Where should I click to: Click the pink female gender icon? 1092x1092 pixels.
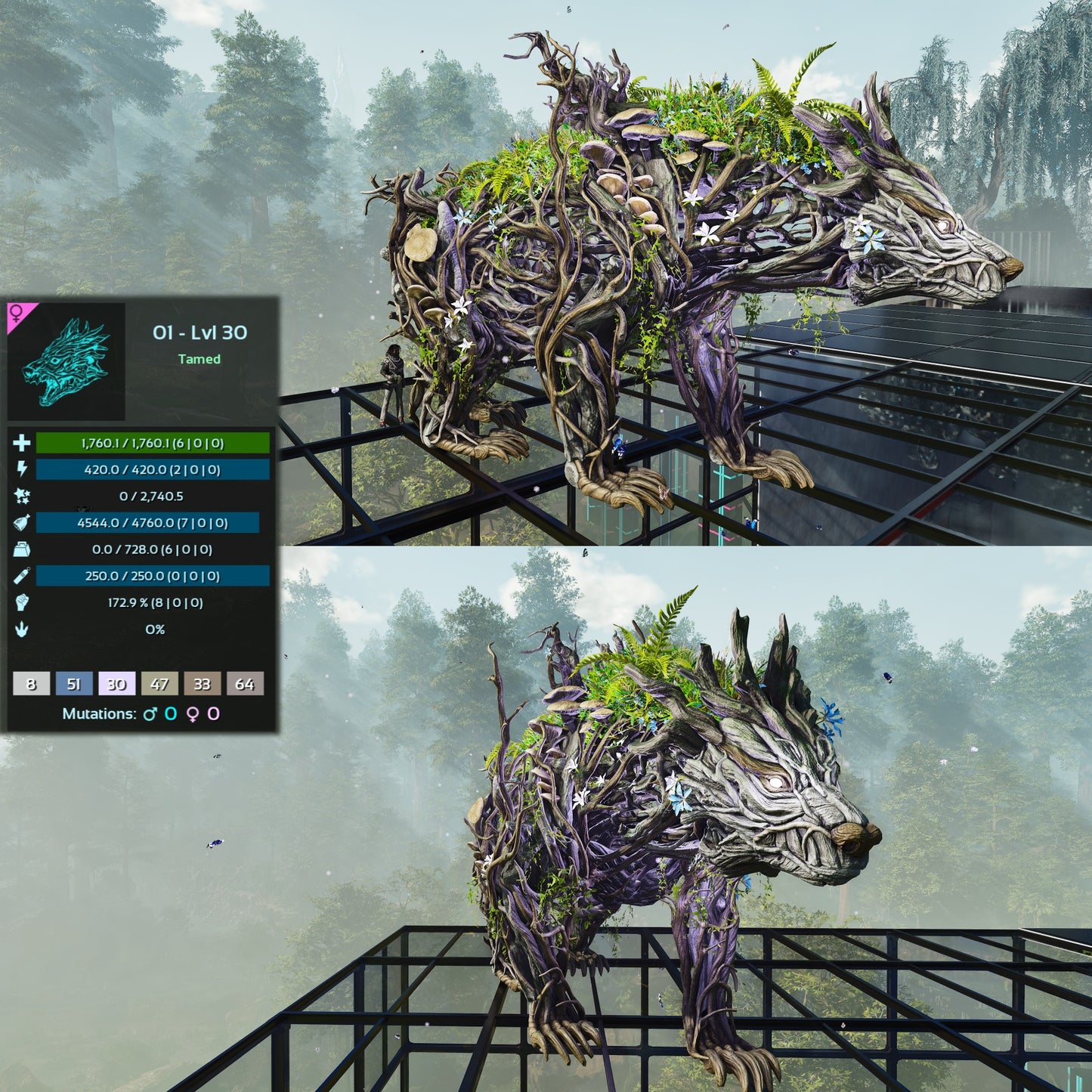tap(16, 312)
